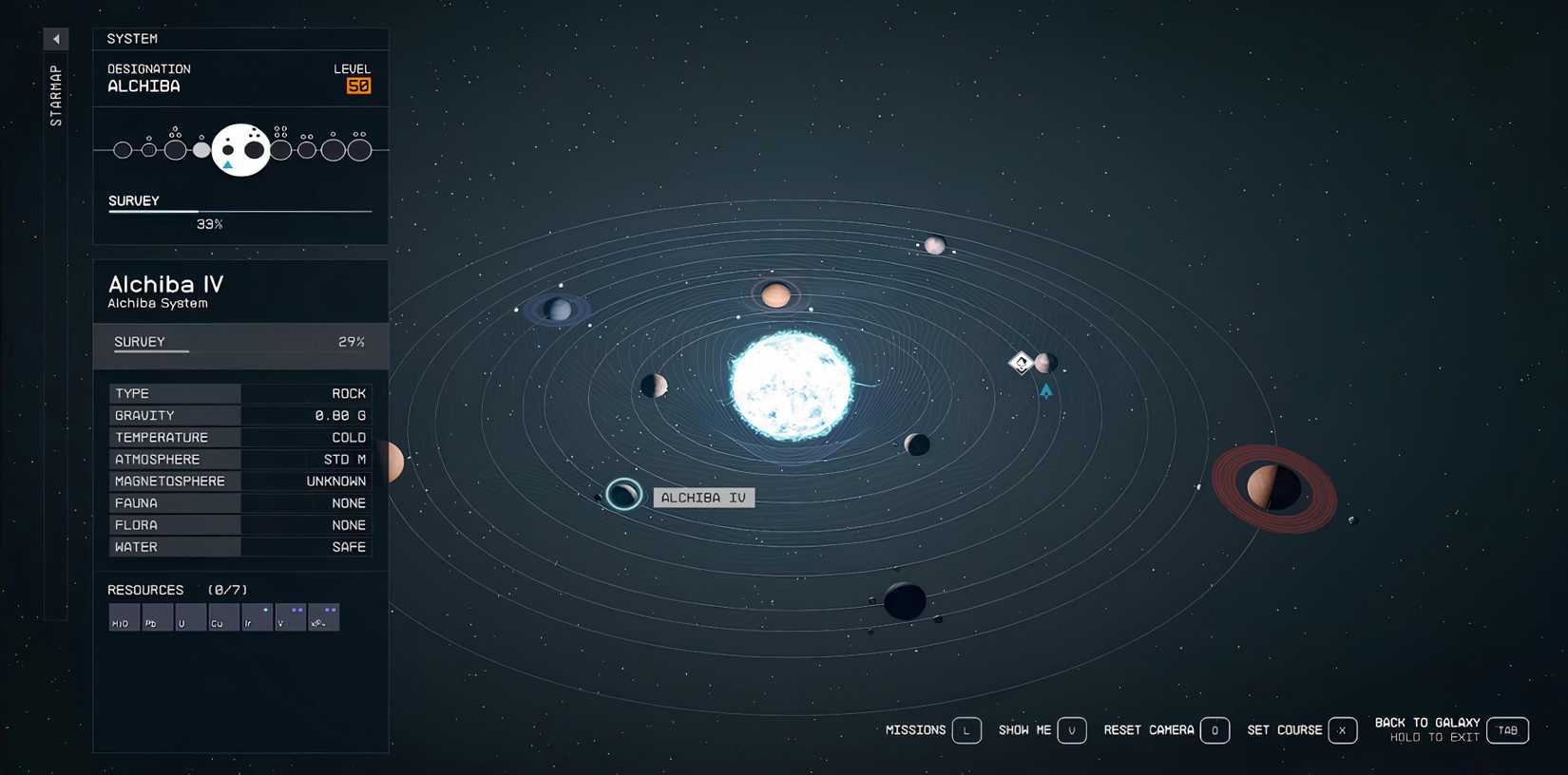Select the V vanadium resource icon

click(290, 616)
